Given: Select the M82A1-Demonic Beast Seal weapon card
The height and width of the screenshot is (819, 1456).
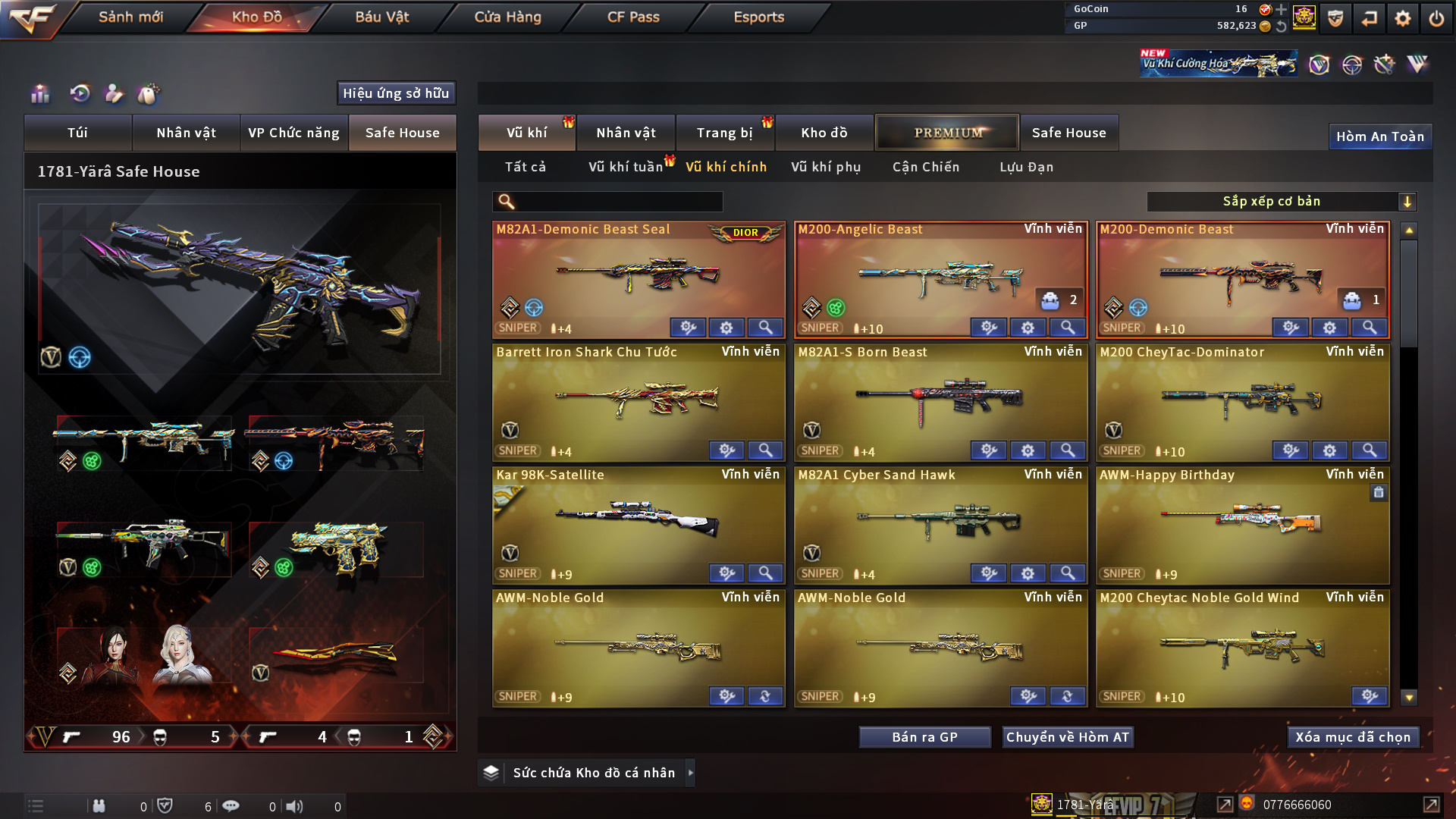Looking at the screenshot, I should coord(638,277).
